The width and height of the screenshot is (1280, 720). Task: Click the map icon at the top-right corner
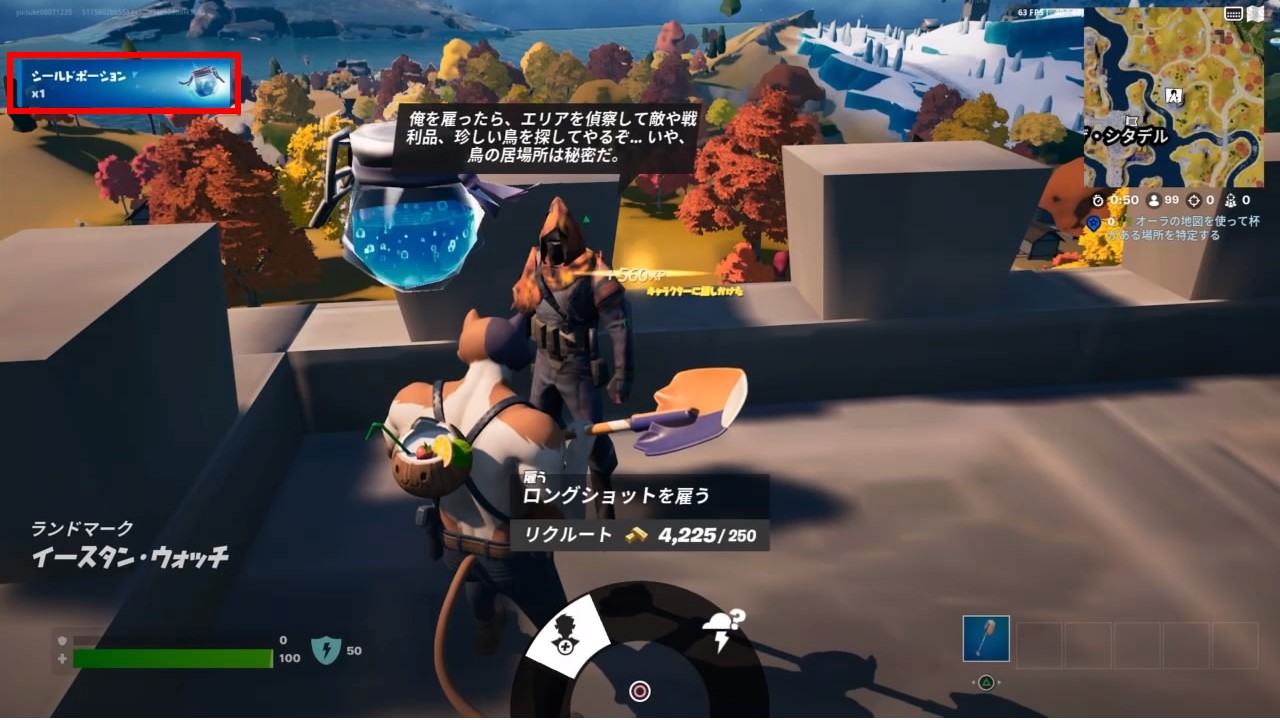(x=1255, y=14)
